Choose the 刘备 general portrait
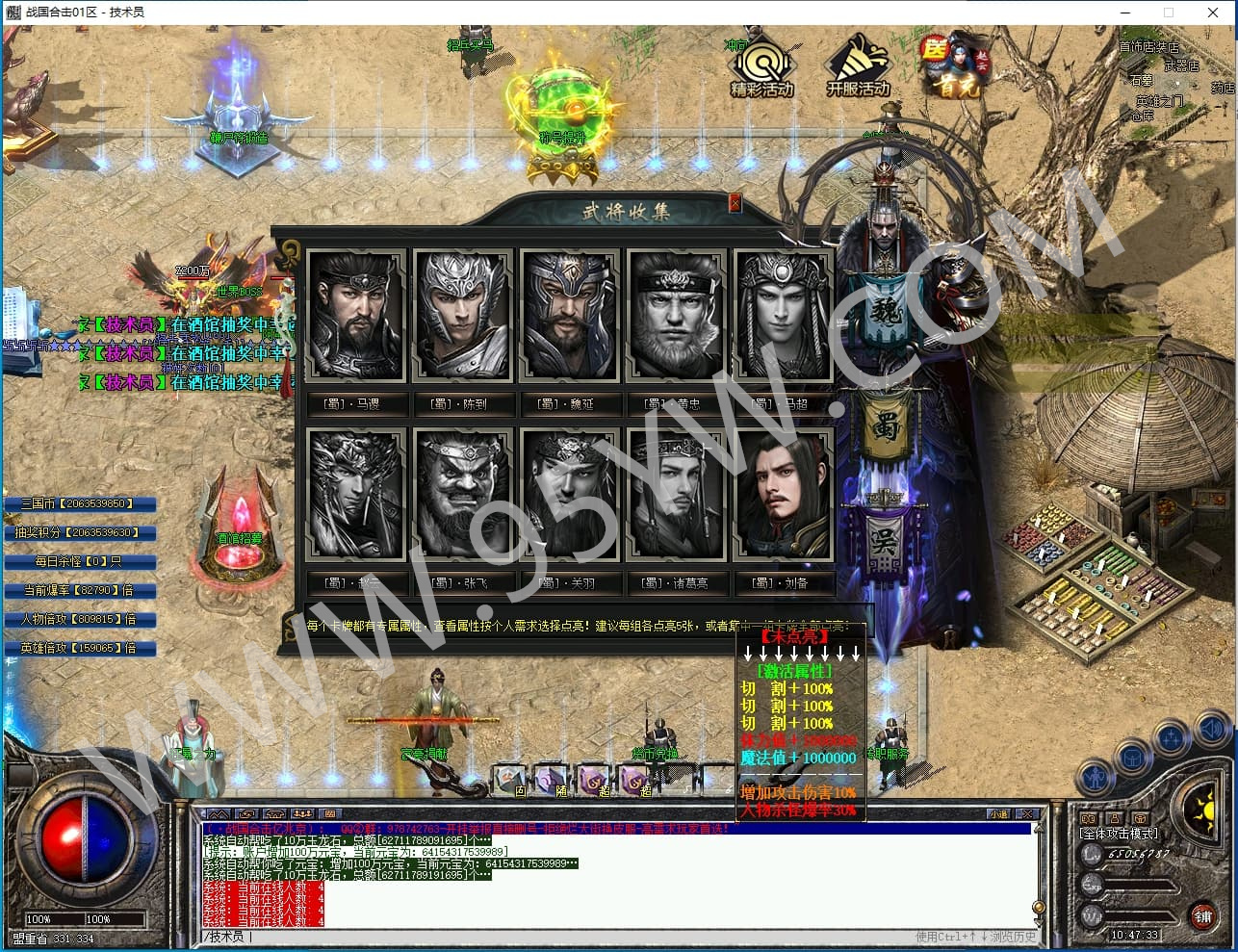Image resolution: width=1238 pixels, height=952 pixels. tap(783, 495)
